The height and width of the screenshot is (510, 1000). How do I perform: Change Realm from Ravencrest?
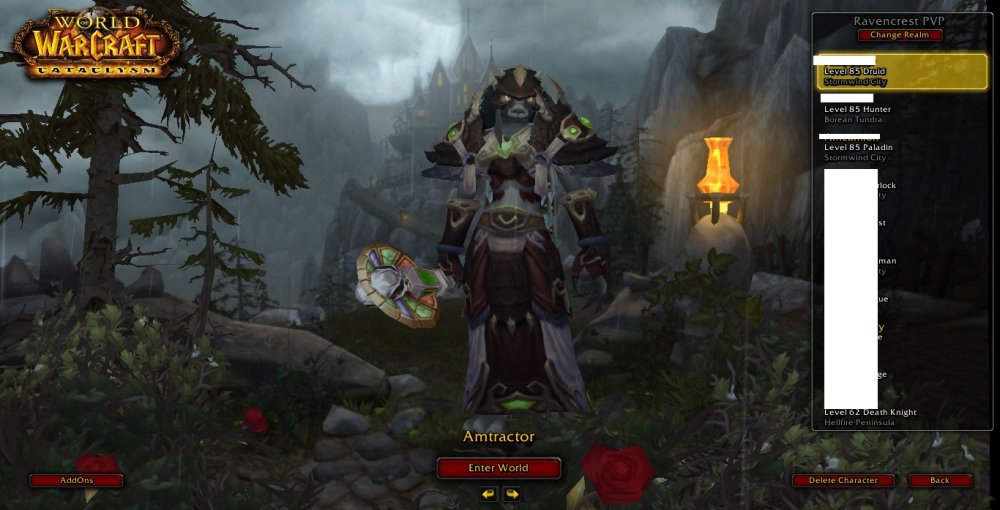[x=899, y=35]
